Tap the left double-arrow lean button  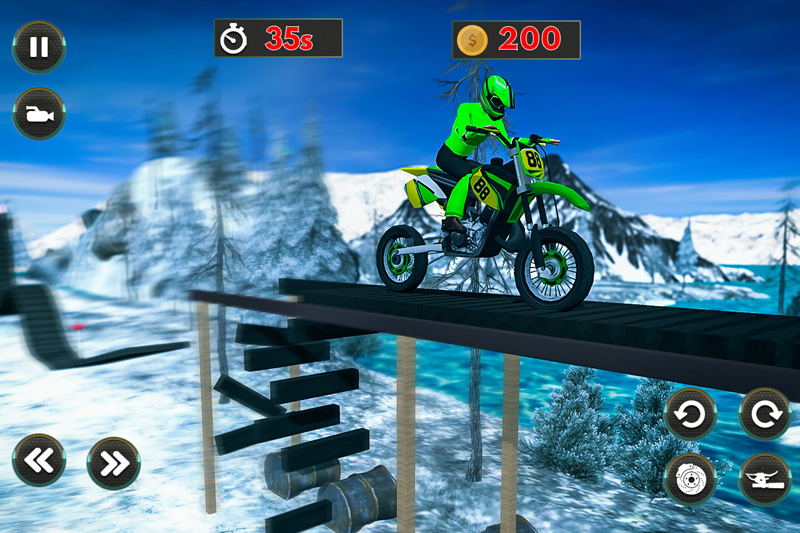coord(39,461)
